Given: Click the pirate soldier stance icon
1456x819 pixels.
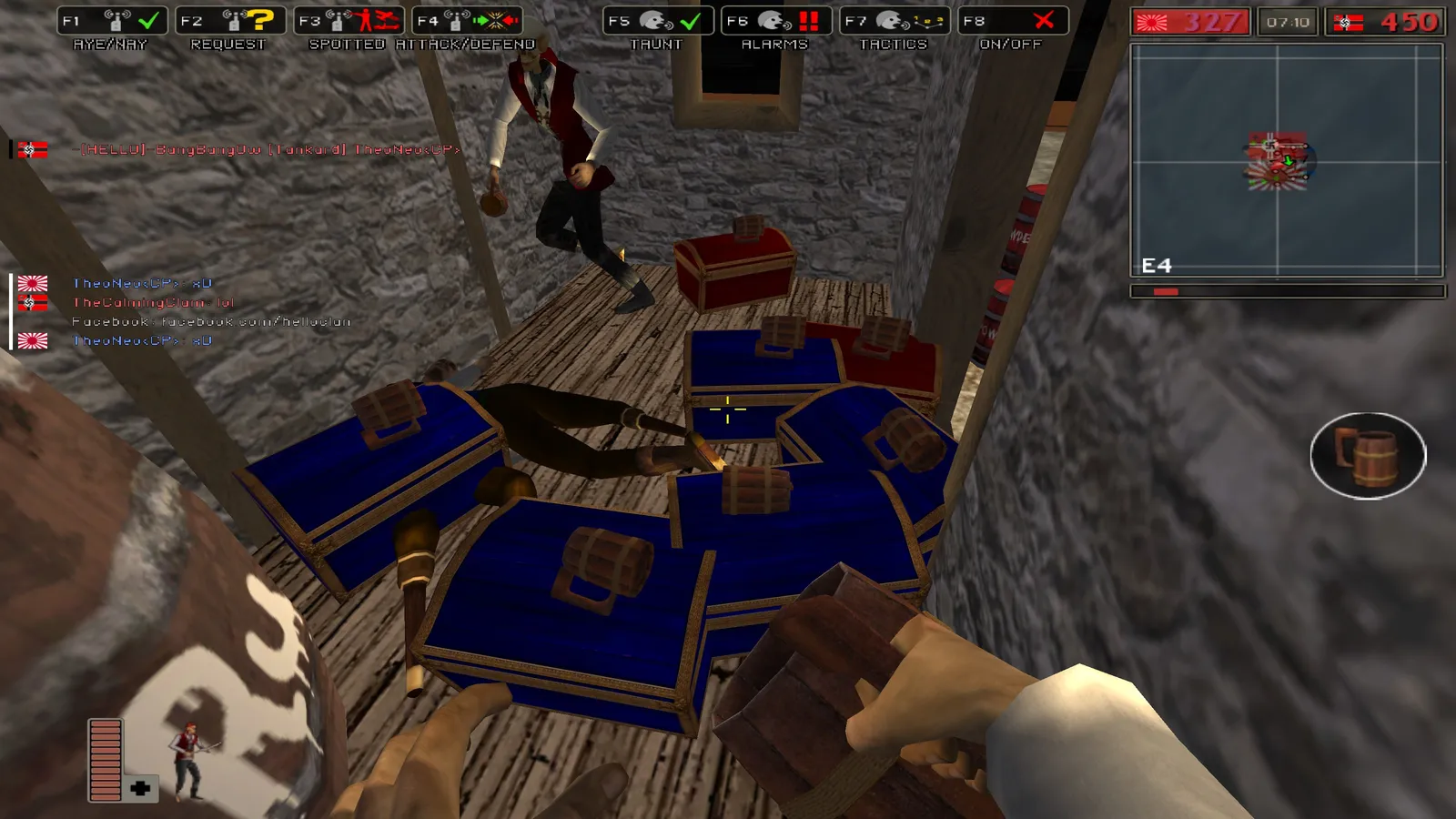Looking at the screenshot, I should point(189,761).
